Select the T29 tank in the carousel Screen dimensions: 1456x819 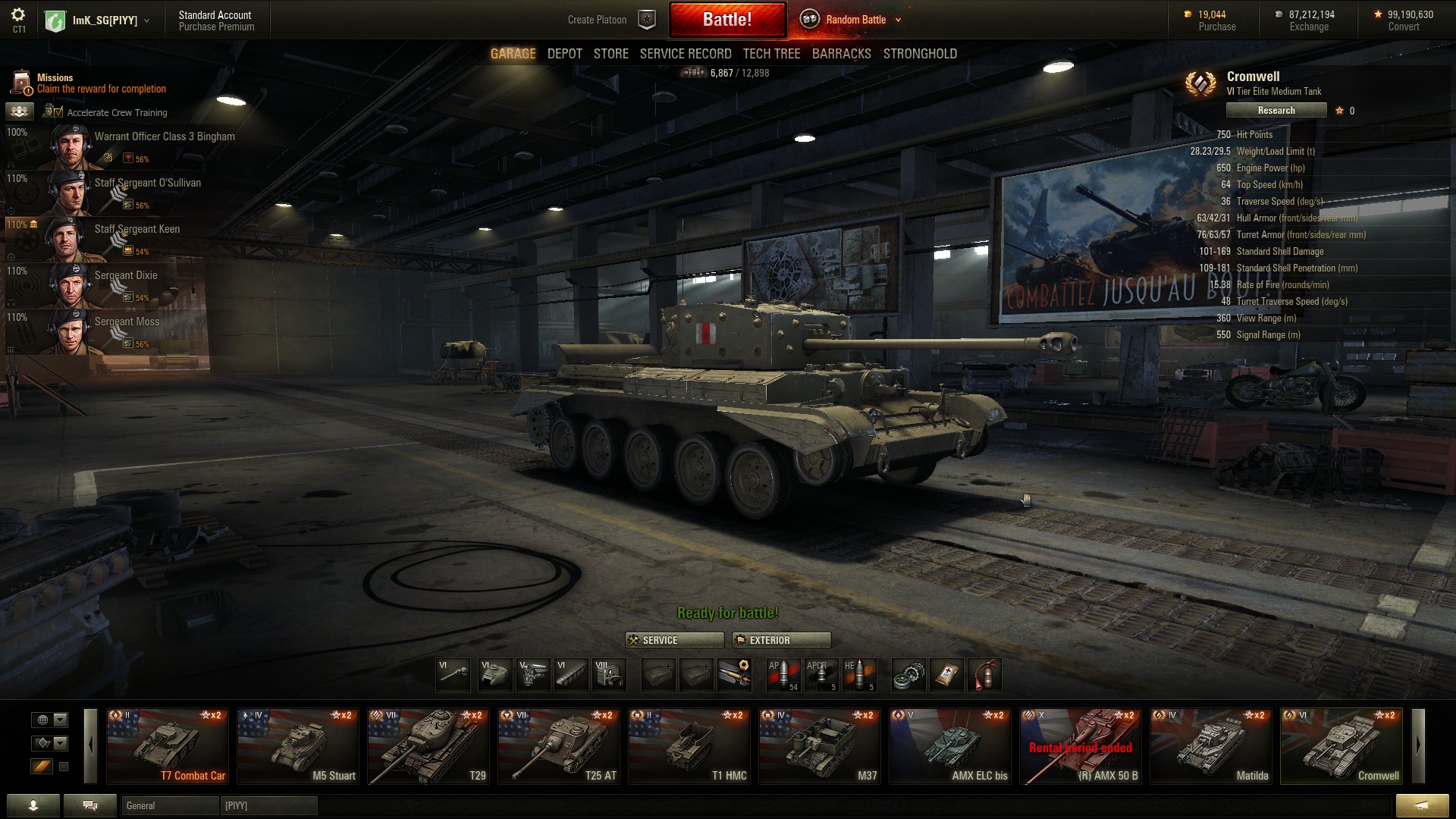point(427,746)
